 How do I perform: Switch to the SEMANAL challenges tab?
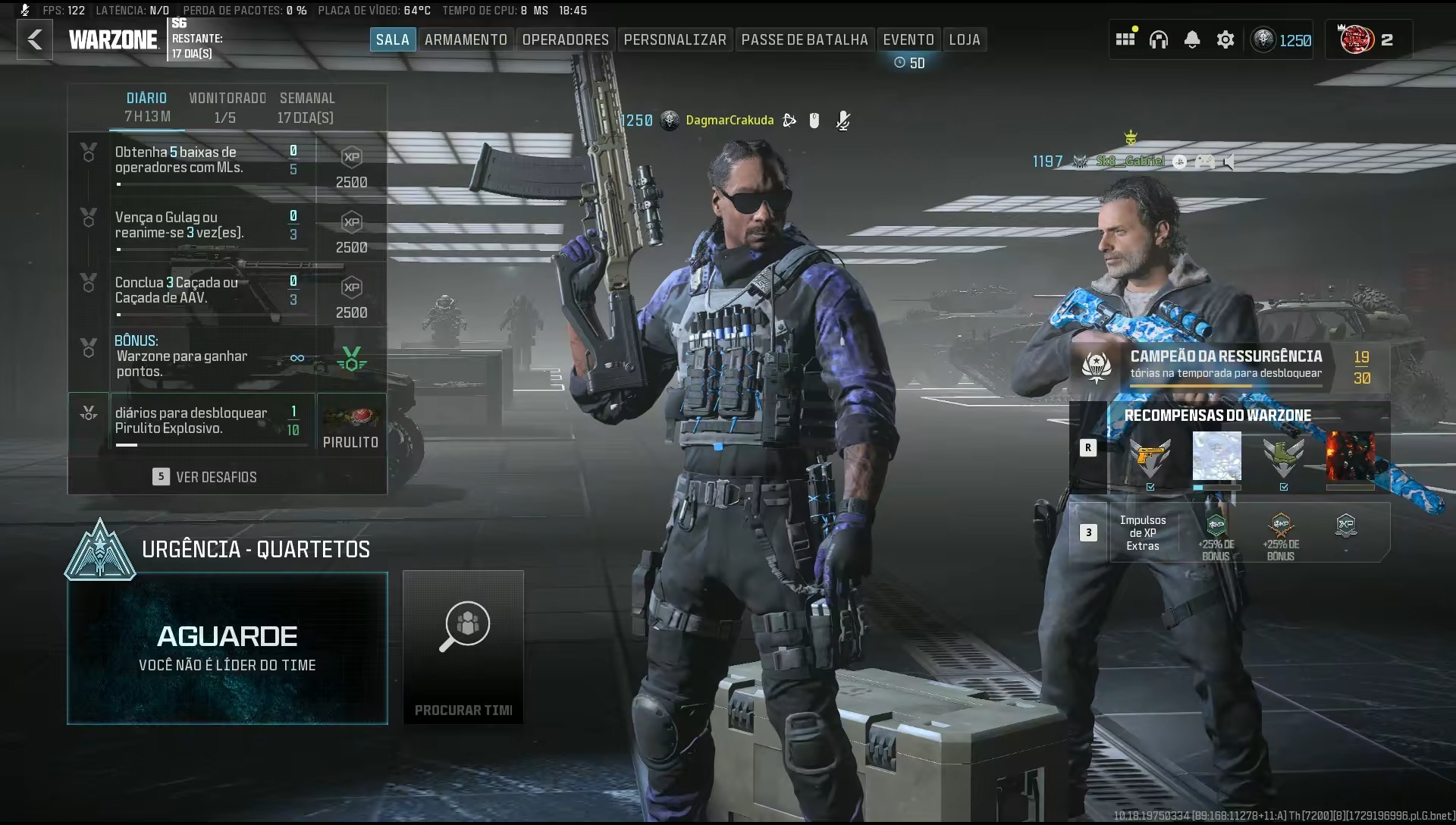[x=306, y=107]
